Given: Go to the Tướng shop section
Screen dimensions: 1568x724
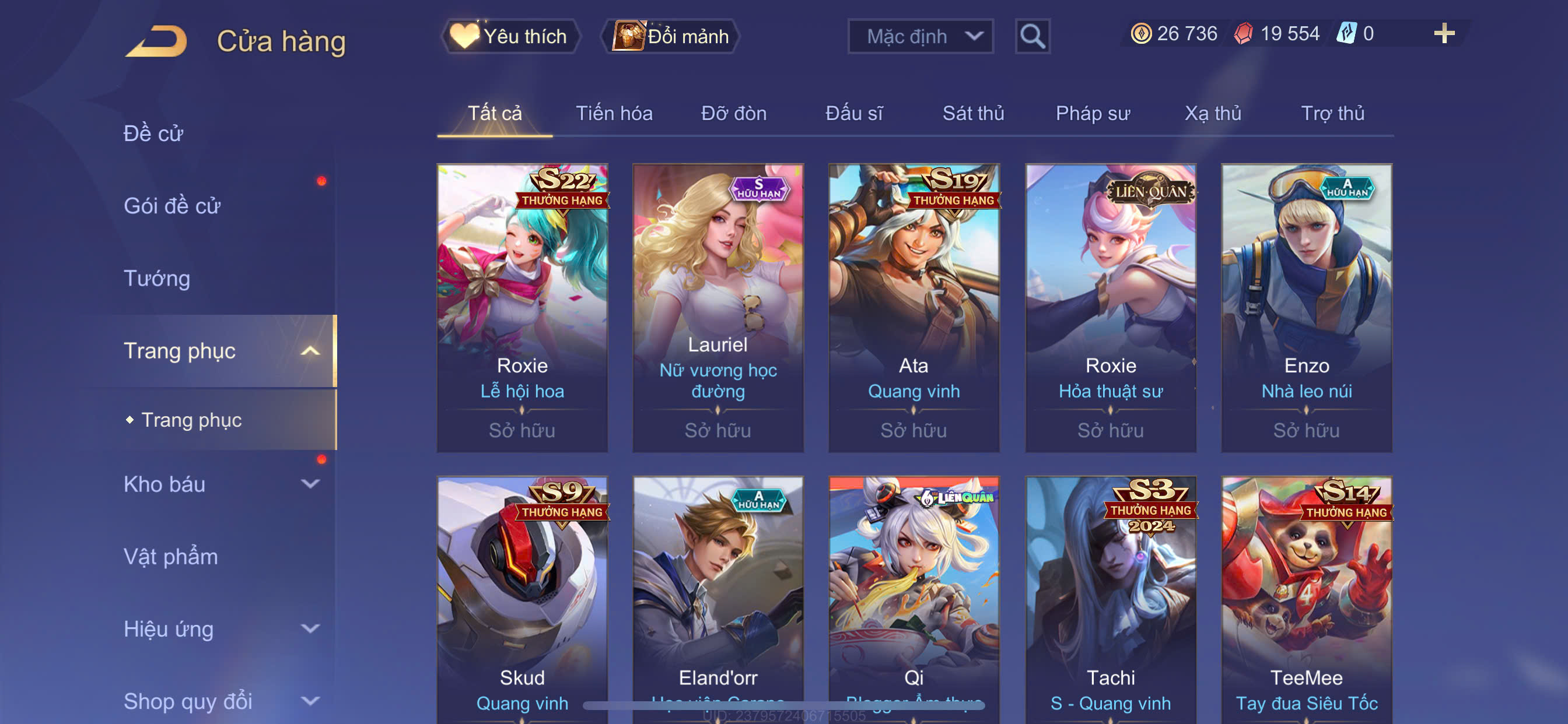Looking at the screenshot, I should click(x=157, y=278).
